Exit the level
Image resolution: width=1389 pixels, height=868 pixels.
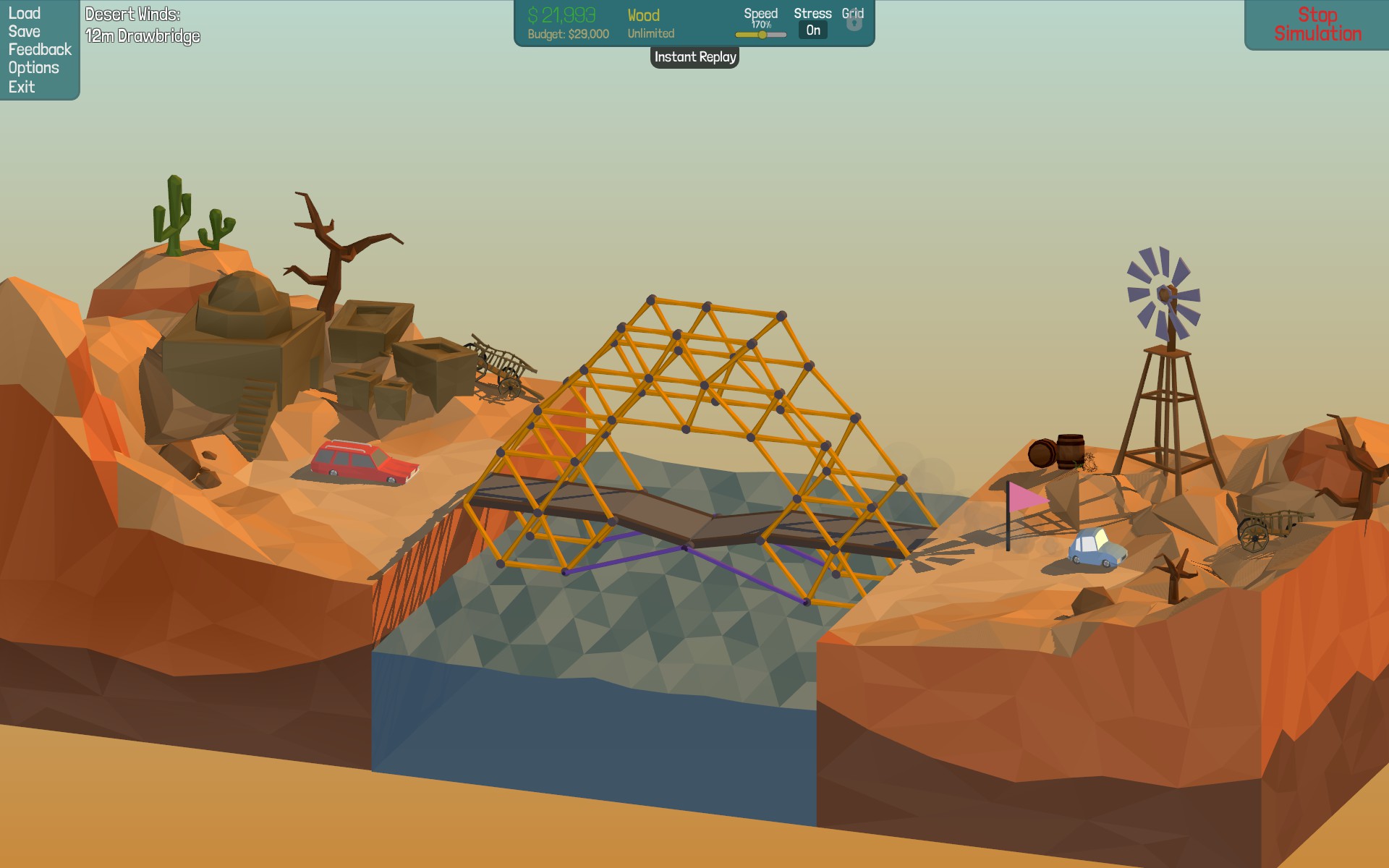tap(22, 87)
